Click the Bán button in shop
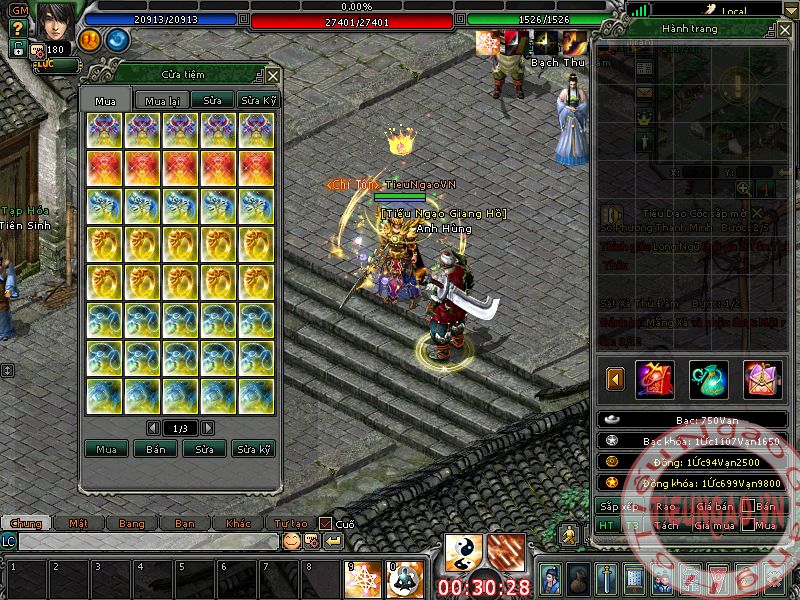 click(156, 449)
